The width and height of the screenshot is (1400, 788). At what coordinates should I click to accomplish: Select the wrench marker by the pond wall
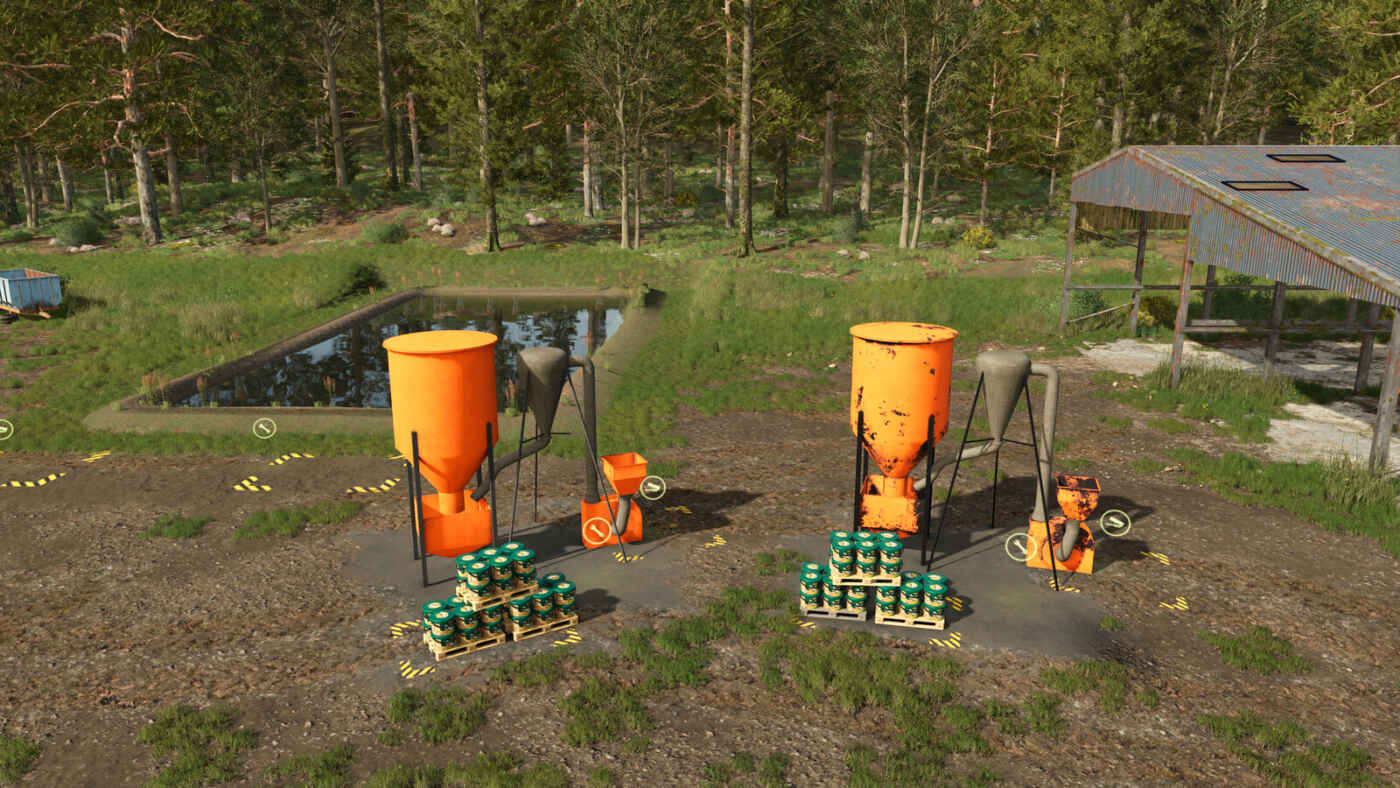264,428
